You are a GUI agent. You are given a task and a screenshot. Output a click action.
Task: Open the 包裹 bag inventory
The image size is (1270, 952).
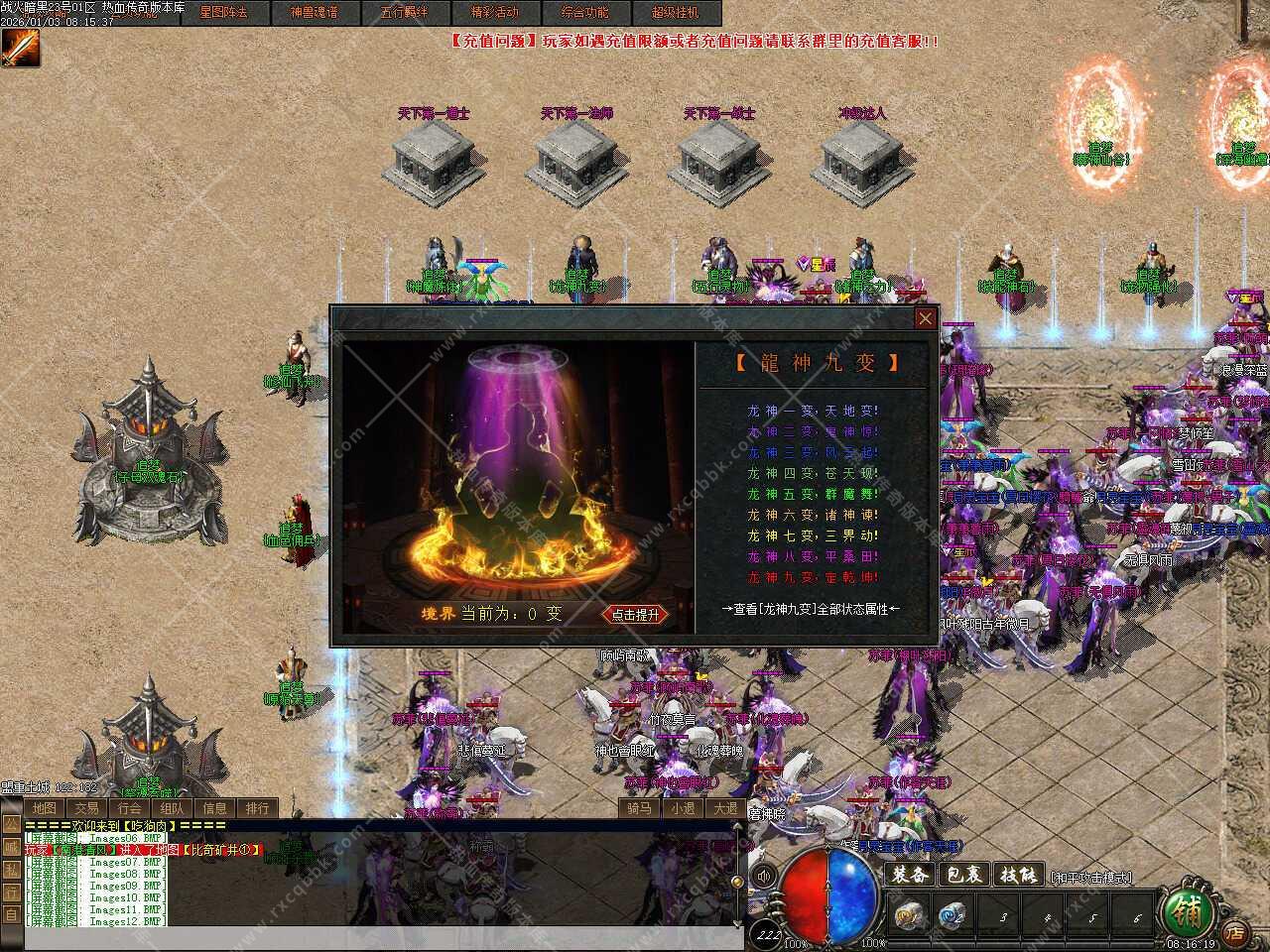pos(963,875)
